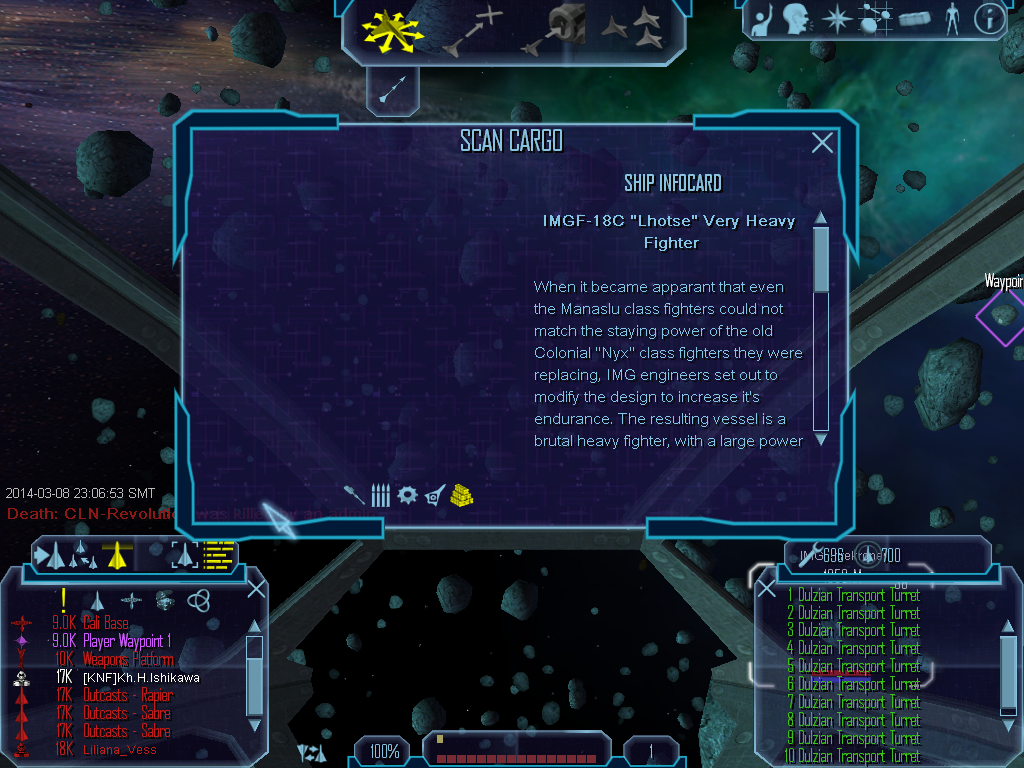
Task: Open the nav map star icon
Action: click(x=835, y=19)
